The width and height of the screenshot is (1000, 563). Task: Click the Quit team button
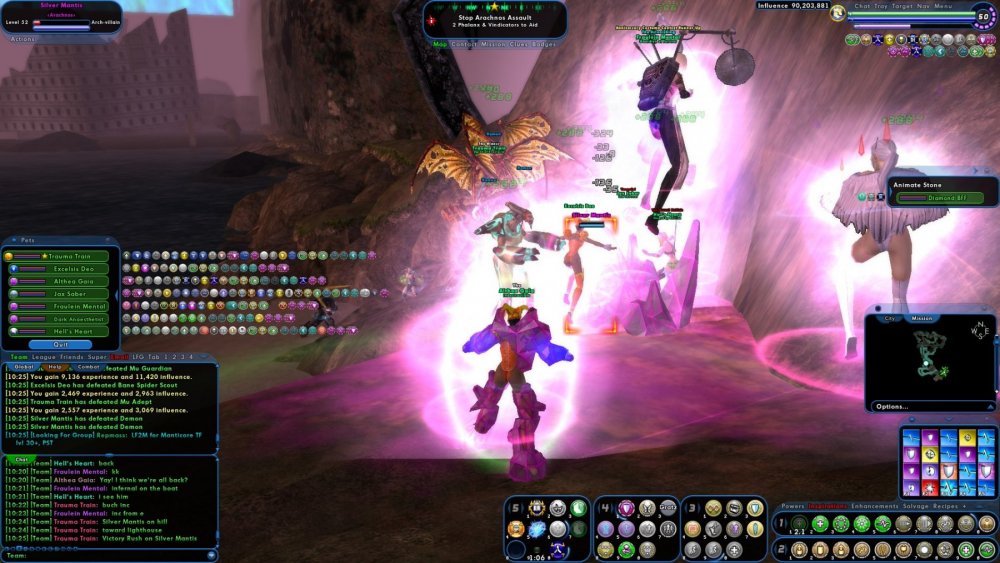coord(60,344)
